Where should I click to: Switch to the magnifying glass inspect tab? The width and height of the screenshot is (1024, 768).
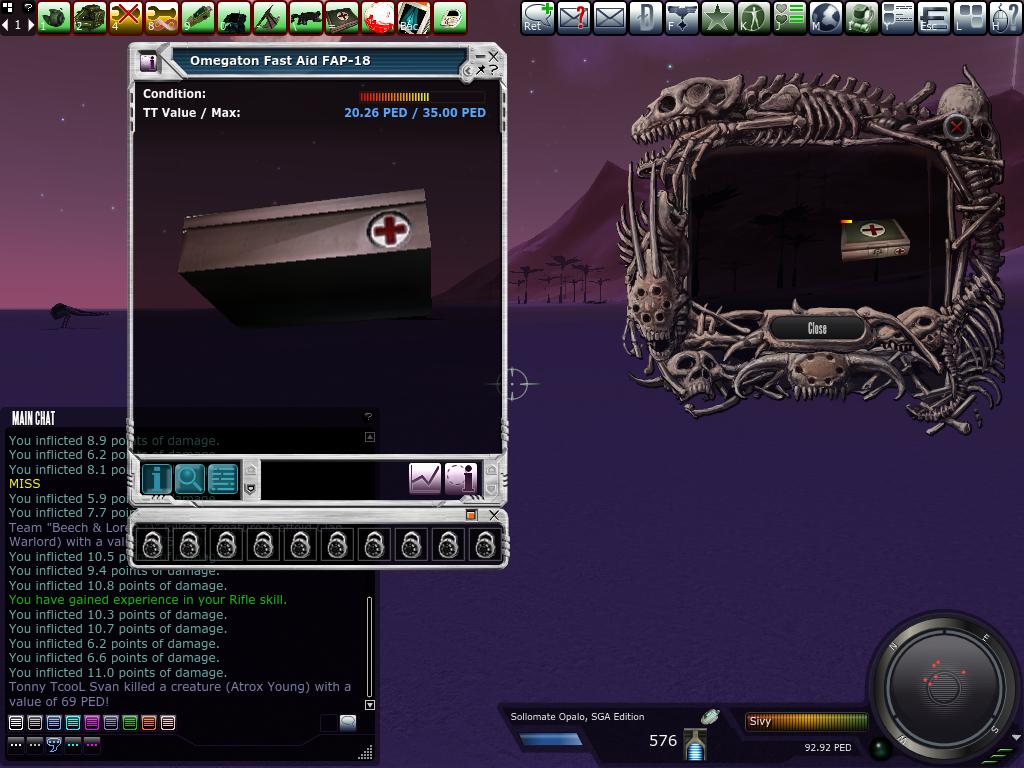190,479
